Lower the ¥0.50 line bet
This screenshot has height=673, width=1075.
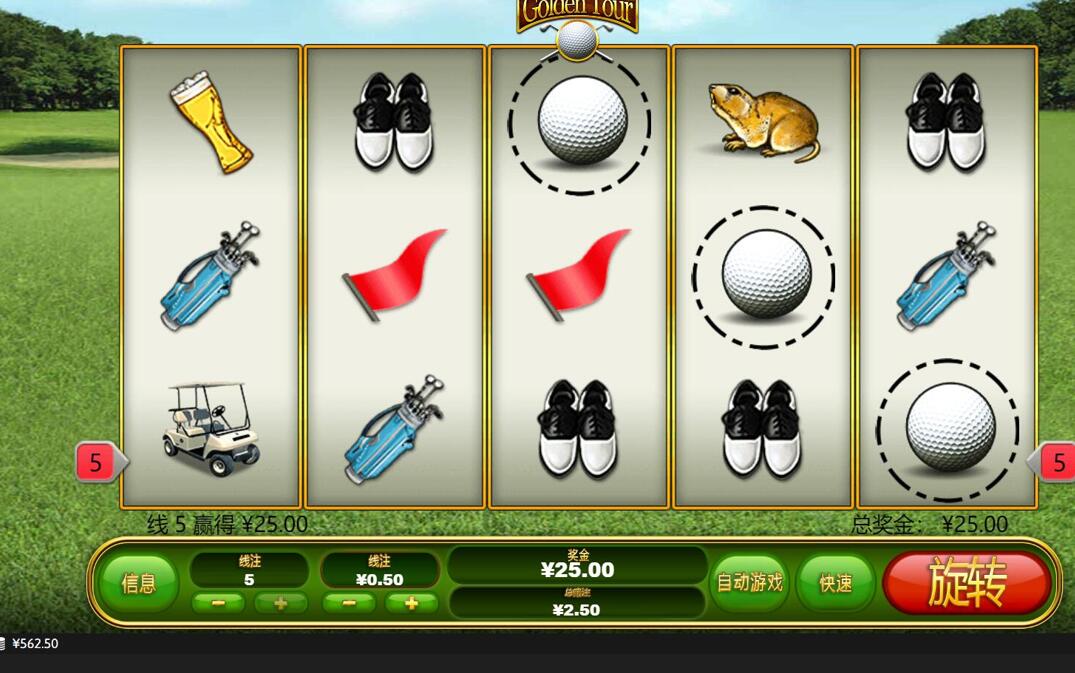point(349,603)
